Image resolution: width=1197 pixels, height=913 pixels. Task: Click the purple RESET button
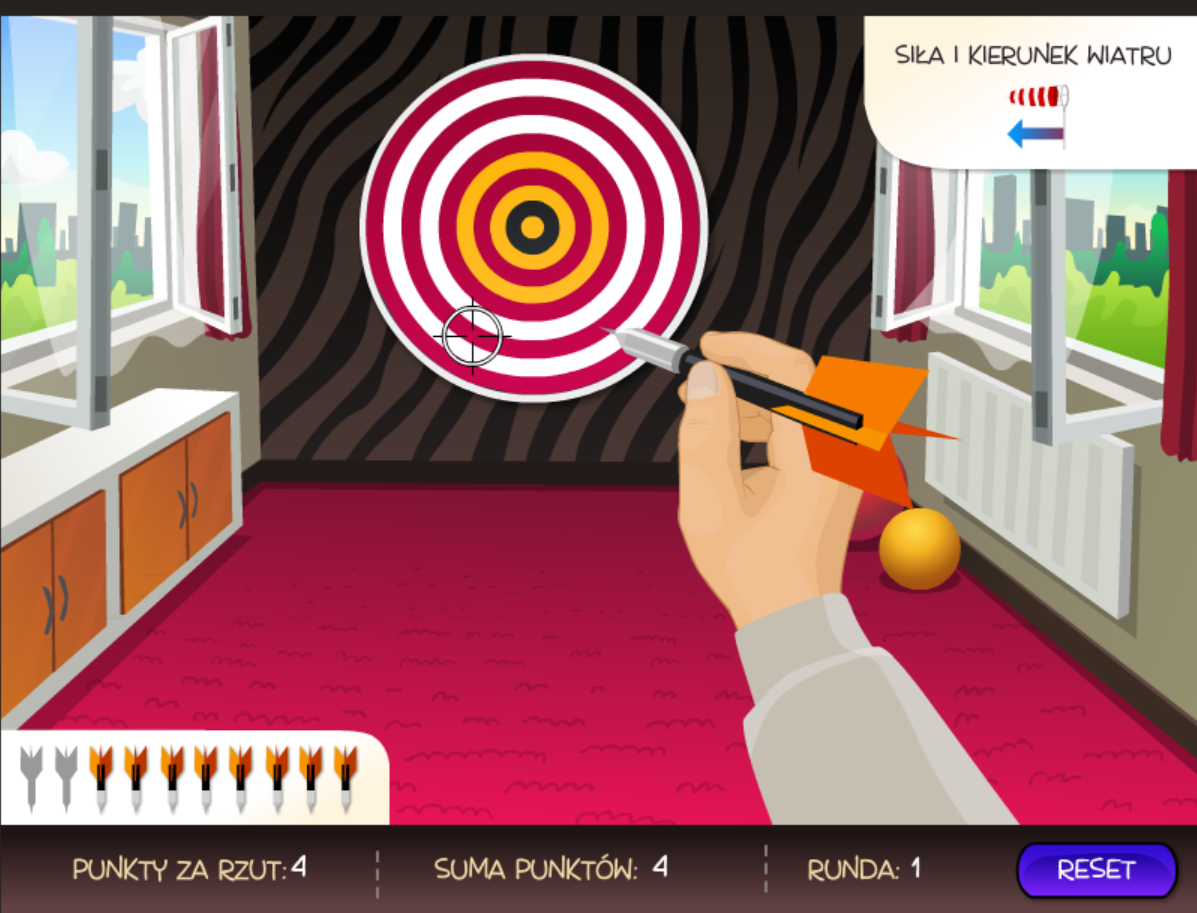click(1096, 870)
